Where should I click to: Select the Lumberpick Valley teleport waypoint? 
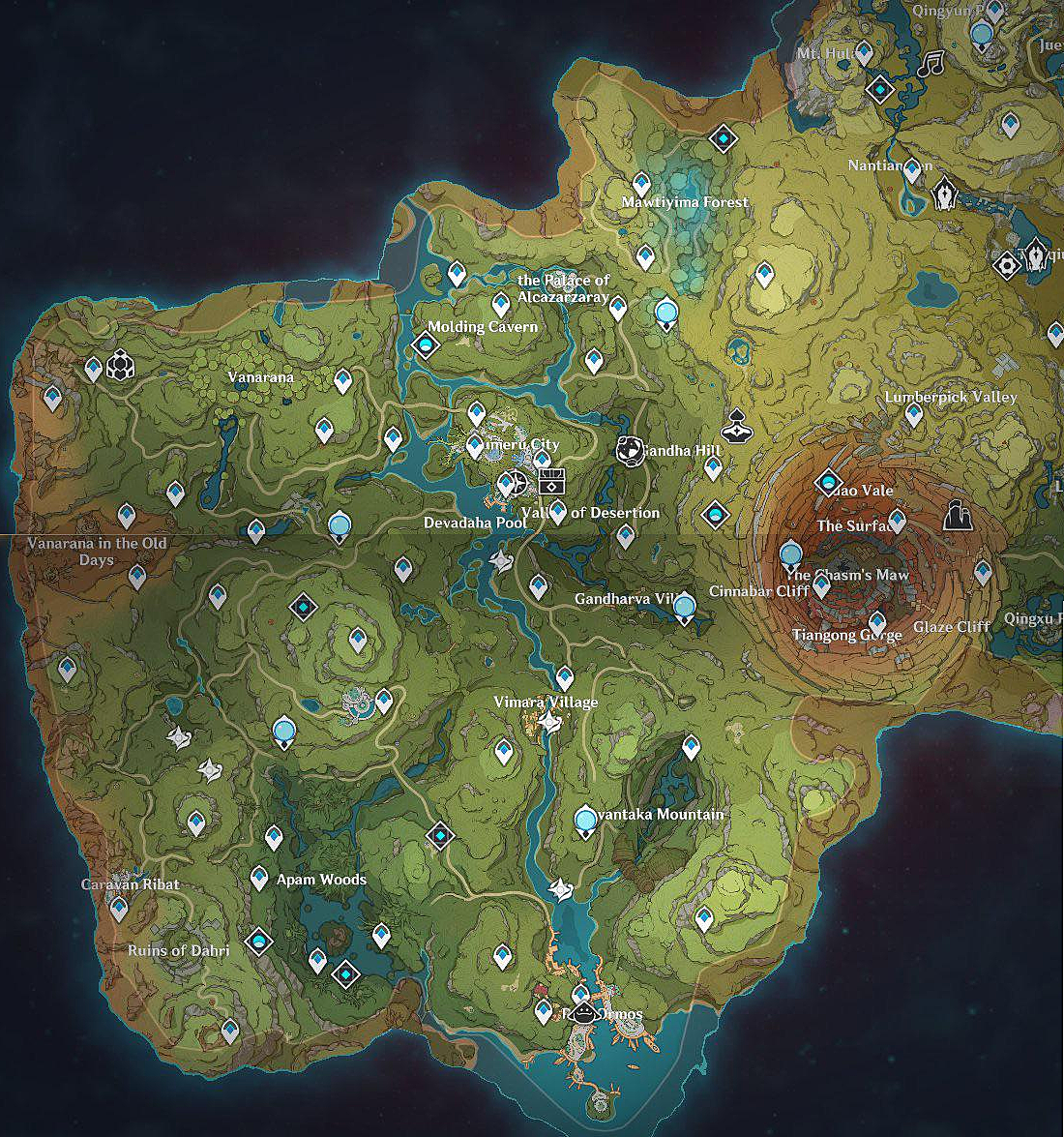coord(913,415)
